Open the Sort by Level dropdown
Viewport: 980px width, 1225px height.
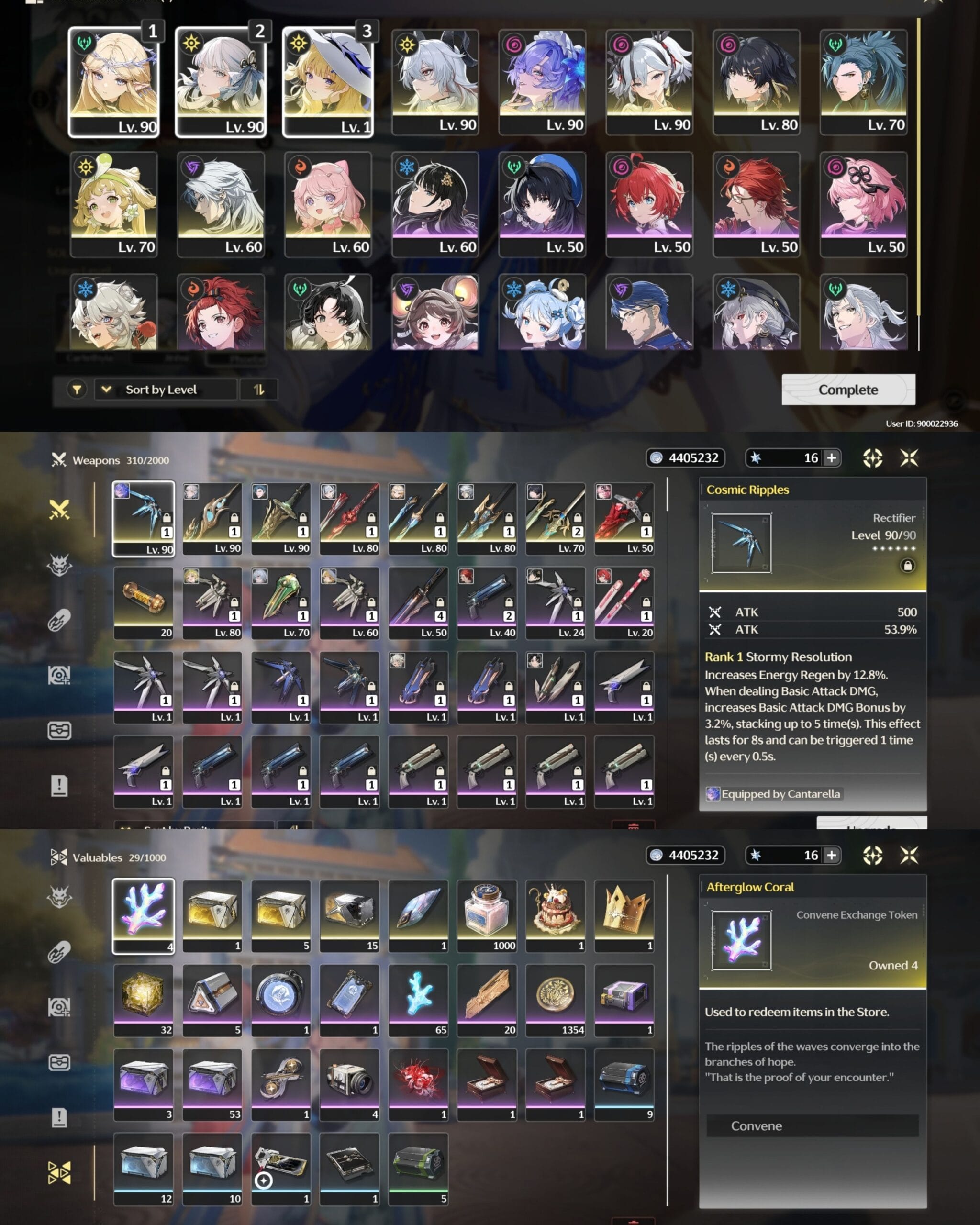[x=165, y=390]
